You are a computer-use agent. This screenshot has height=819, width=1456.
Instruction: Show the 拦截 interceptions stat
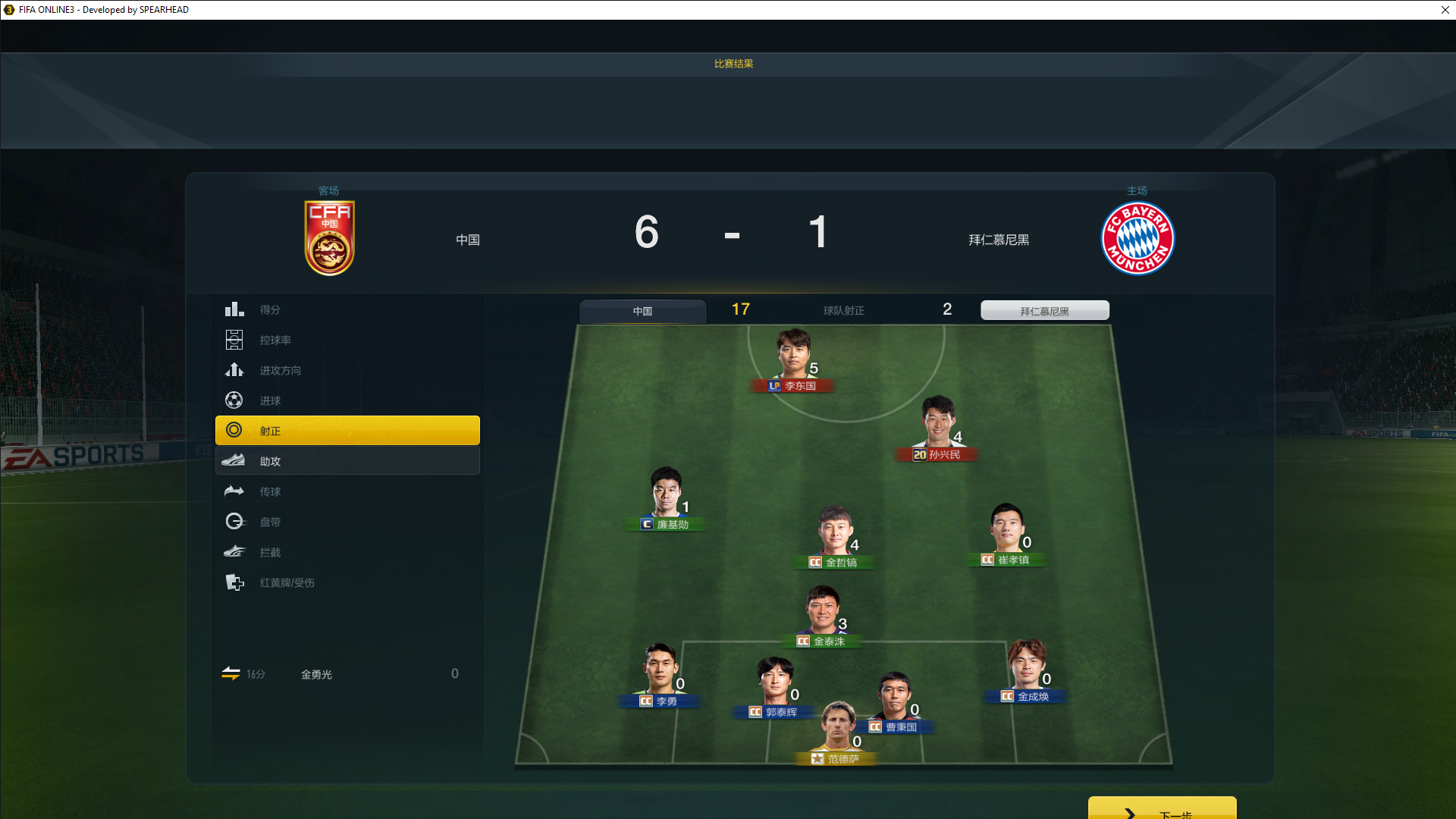pyautogui.click(x=347, y=552)
